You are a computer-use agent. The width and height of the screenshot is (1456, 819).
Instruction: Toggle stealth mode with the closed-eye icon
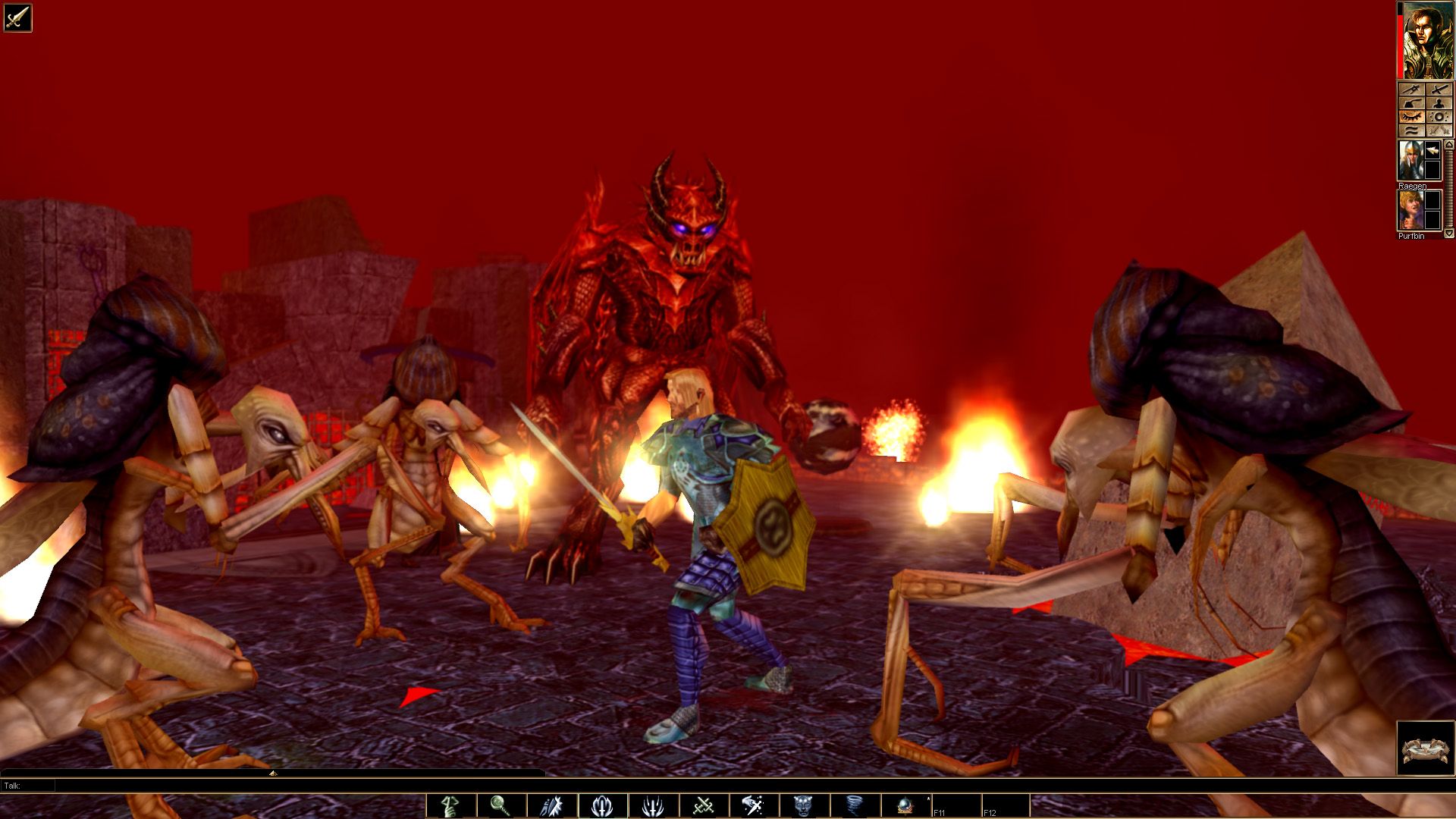pyautogui.click(x=1412, y=117)
